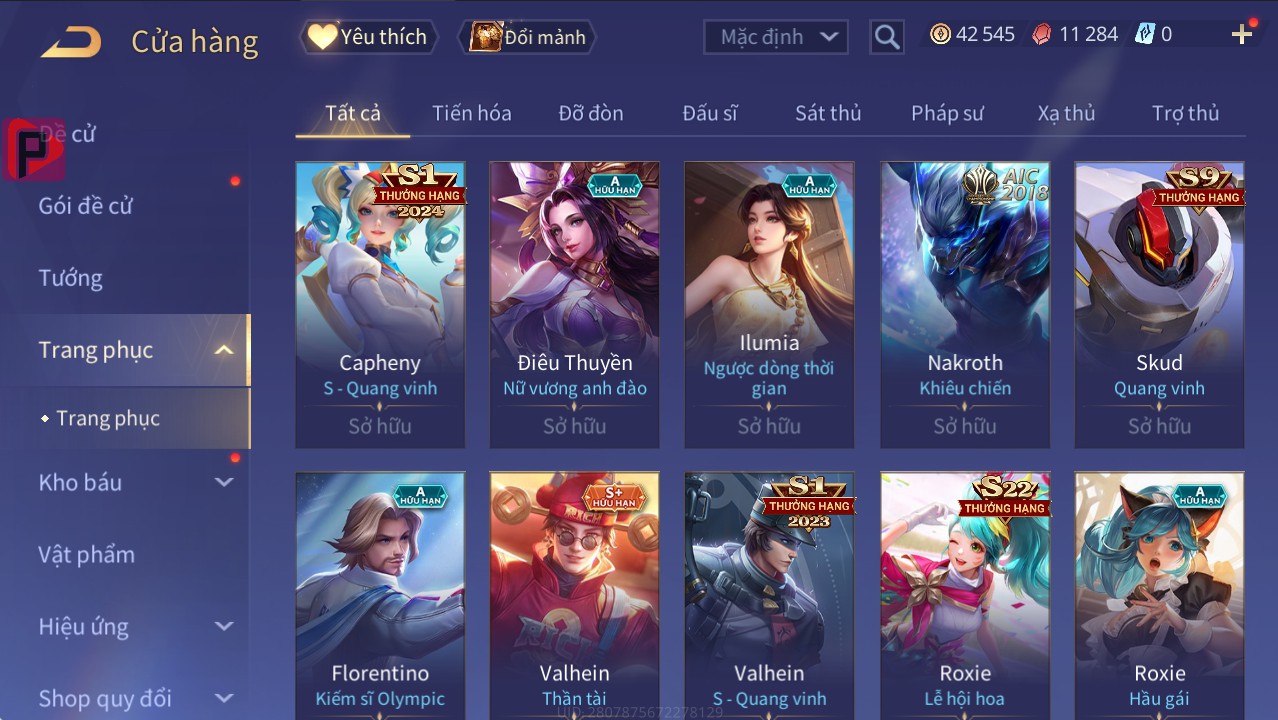Open the Đổi mảnh exchange

point(527,37)
